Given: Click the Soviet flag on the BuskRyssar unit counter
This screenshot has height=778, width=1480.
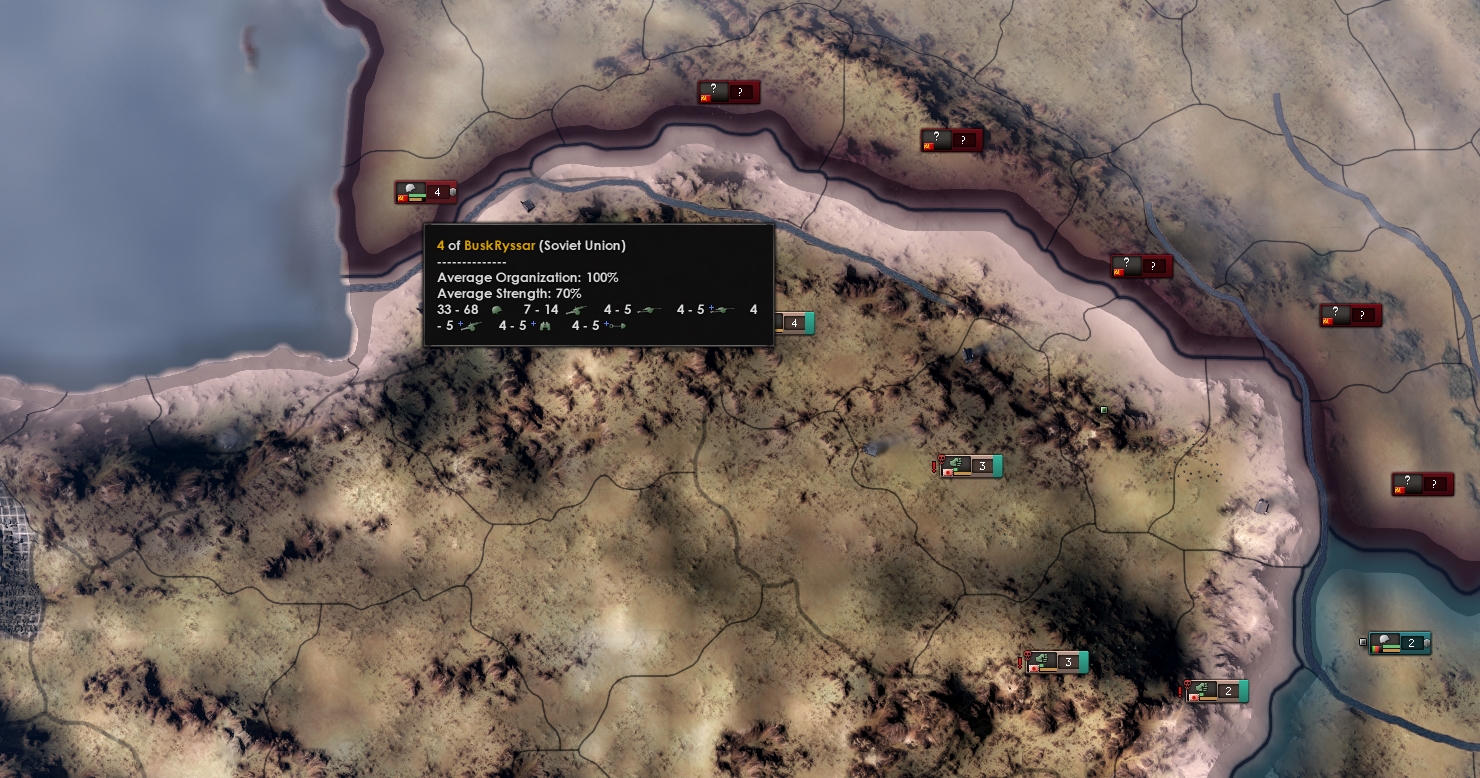Looking at the screenshot, I should click(403, 198).
